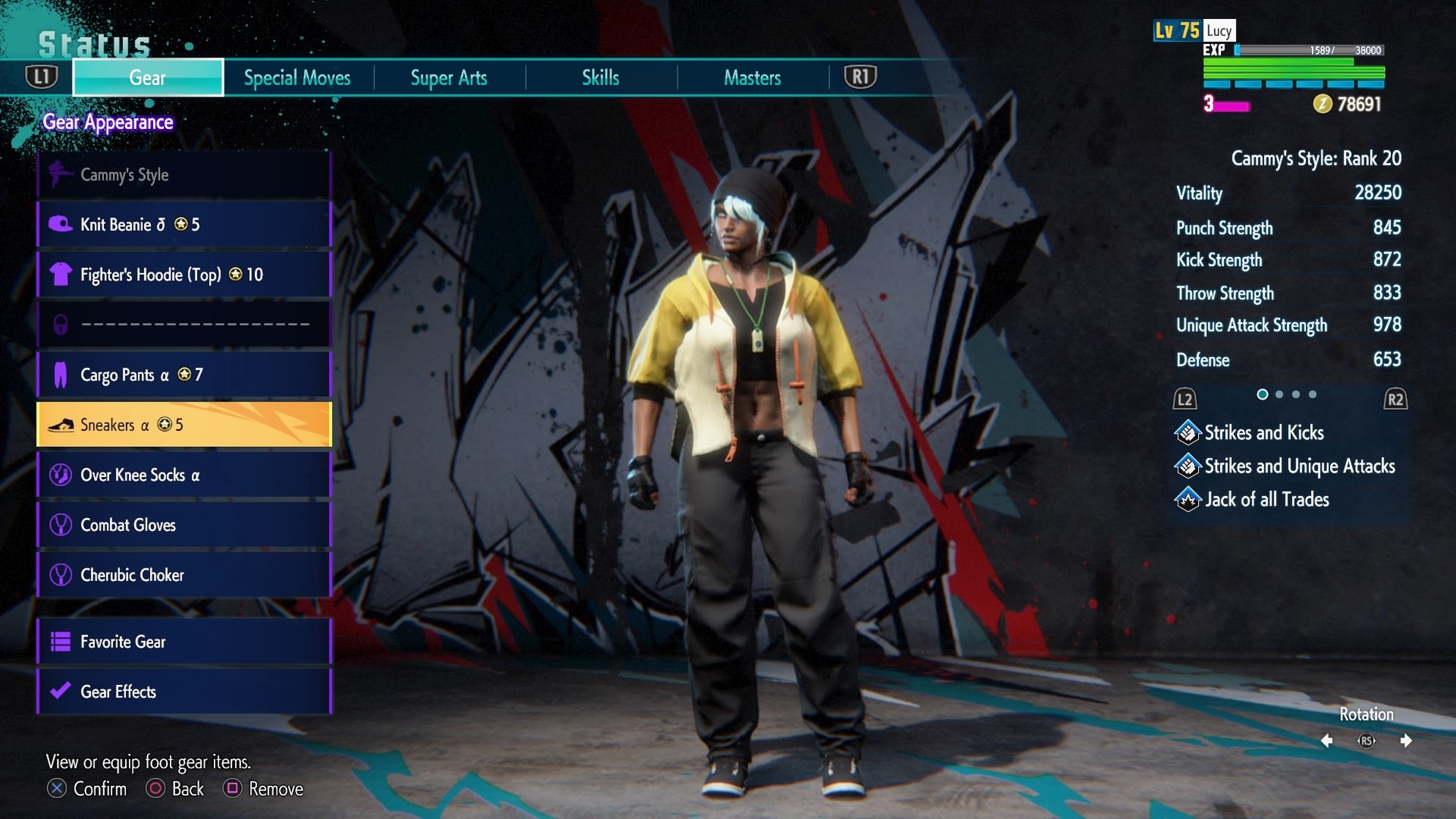The height and width of the screenshot is (819, 1456).
Task: Open the Cargo Pants gear slot
Action: pyautogui.click(x=185, y=375)
